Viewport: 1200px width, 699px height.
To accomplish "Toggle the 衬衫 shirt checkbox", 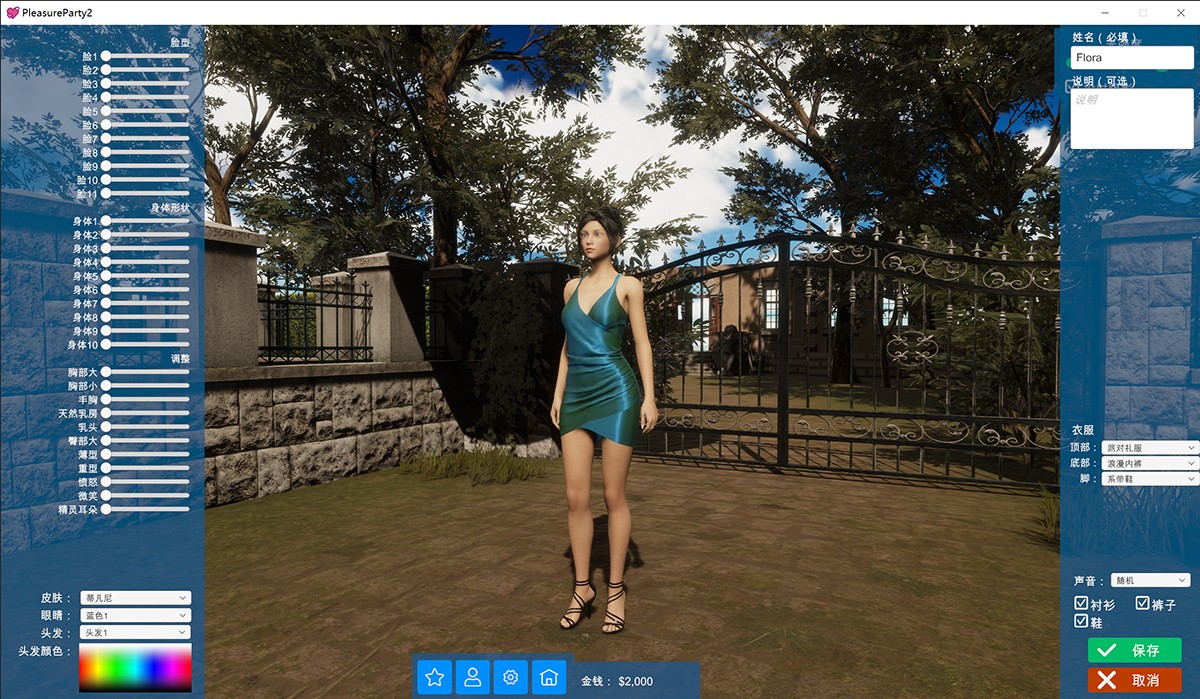I will click(1081, 604).
